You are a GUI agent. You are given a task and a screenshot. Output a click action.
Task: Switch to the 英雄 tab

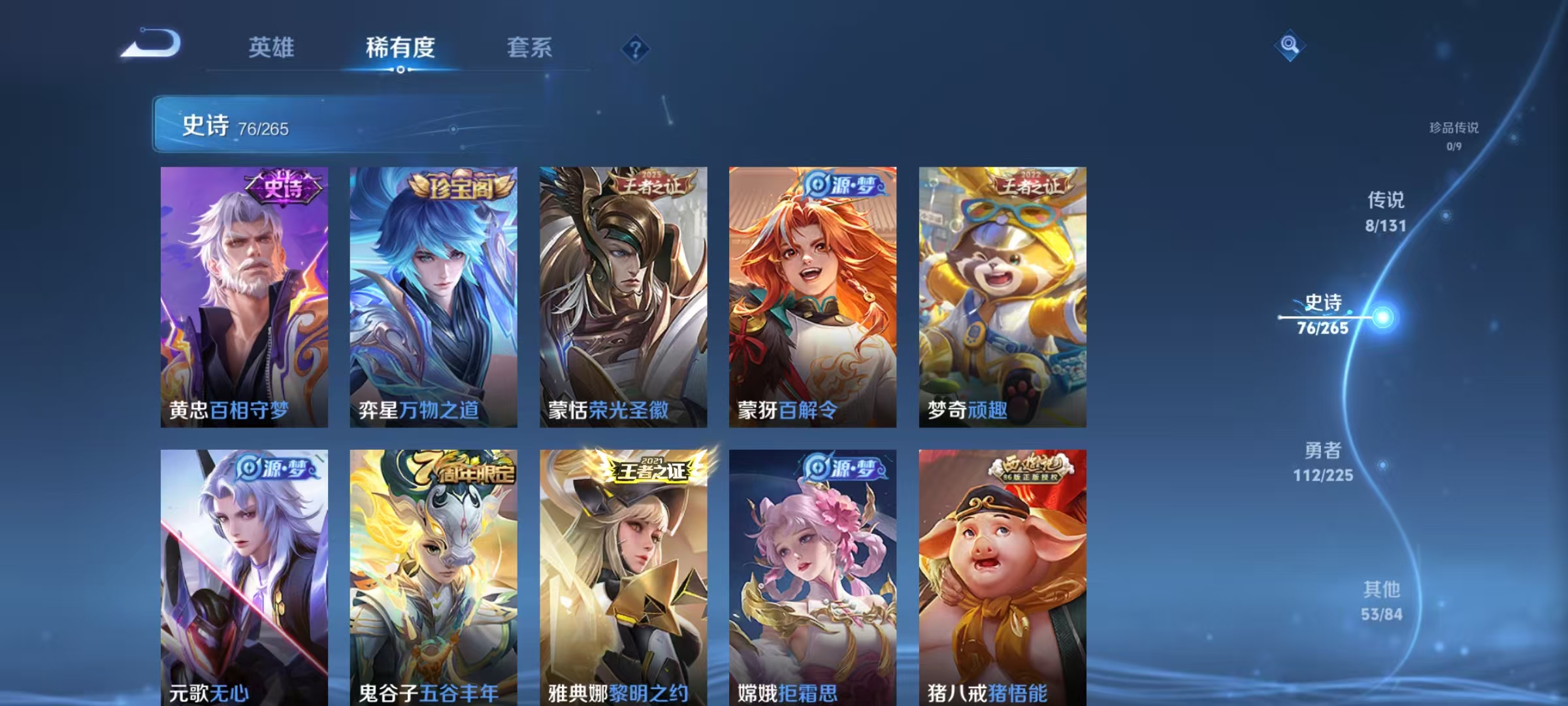click(271, 47)
